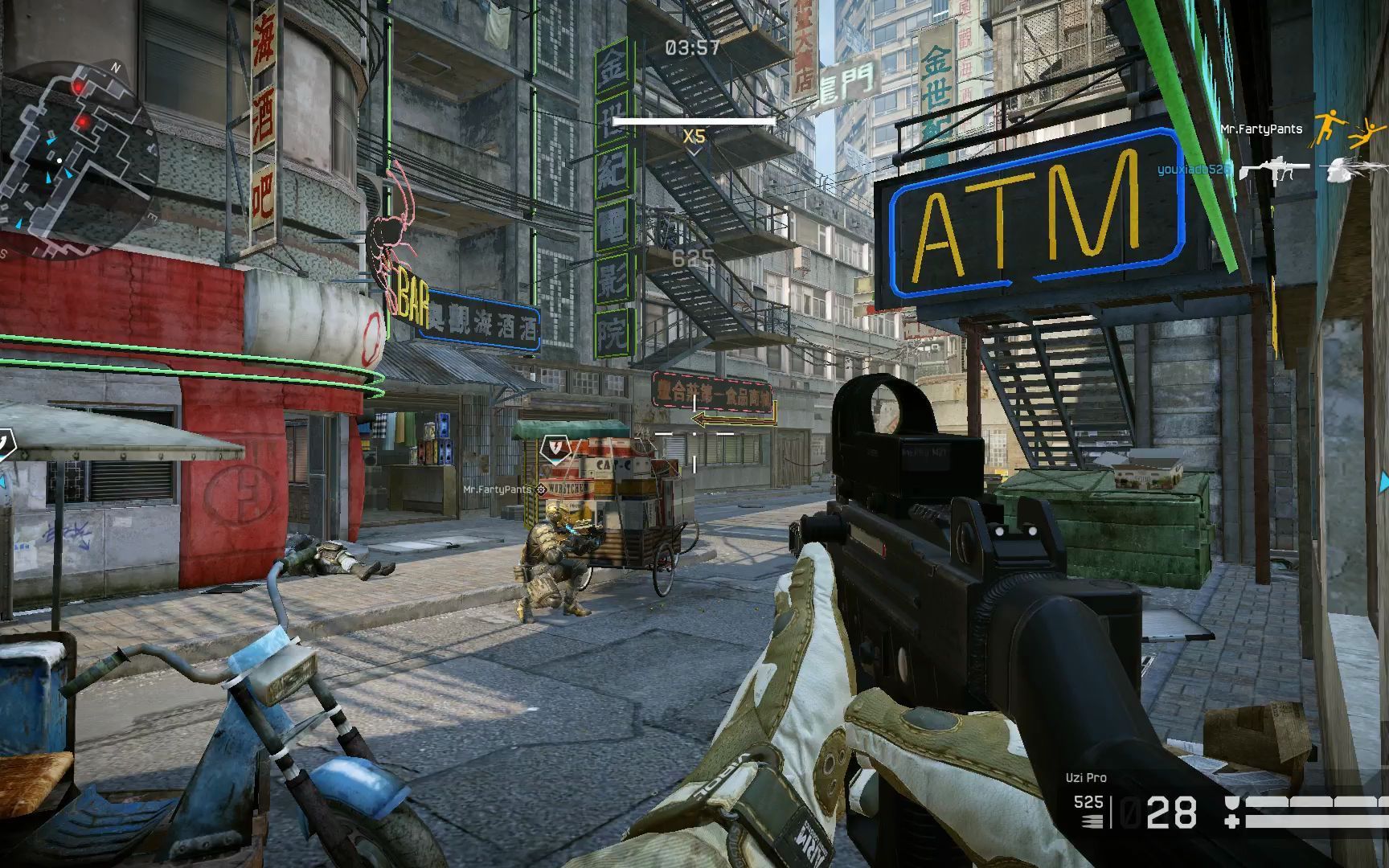Select the shield-with-lightning marker above the teammate
The height and width of the screenshot is (868, 1389).
554,448
